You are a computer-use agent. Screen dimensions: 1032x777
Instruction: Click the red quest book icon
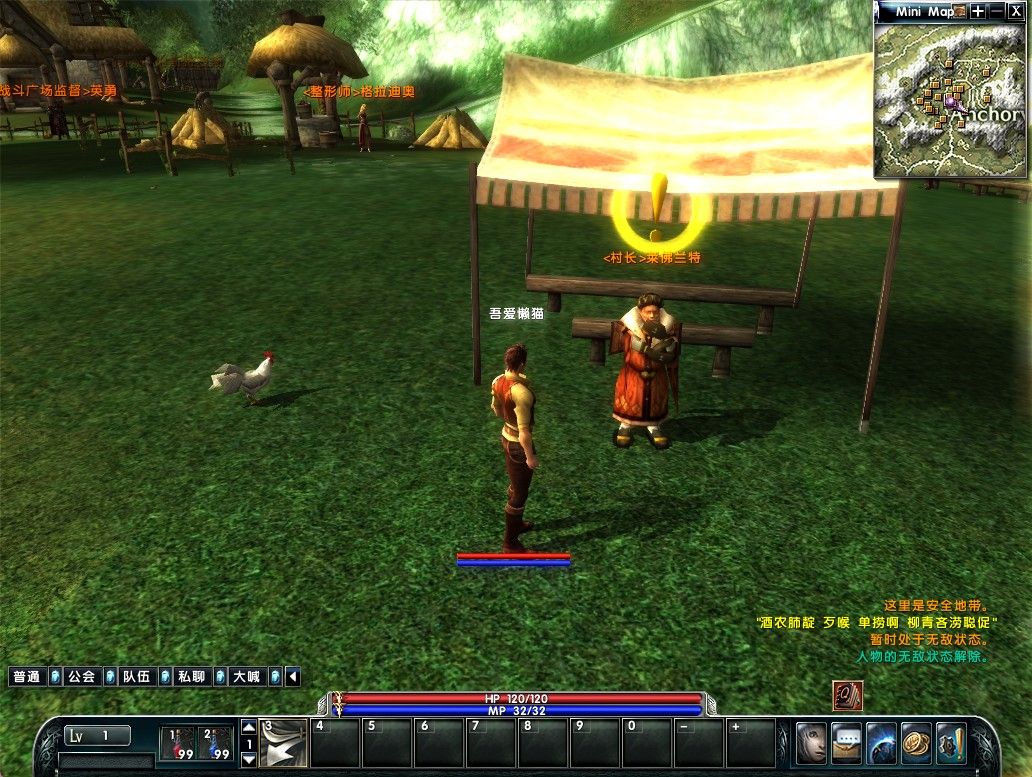848,696
